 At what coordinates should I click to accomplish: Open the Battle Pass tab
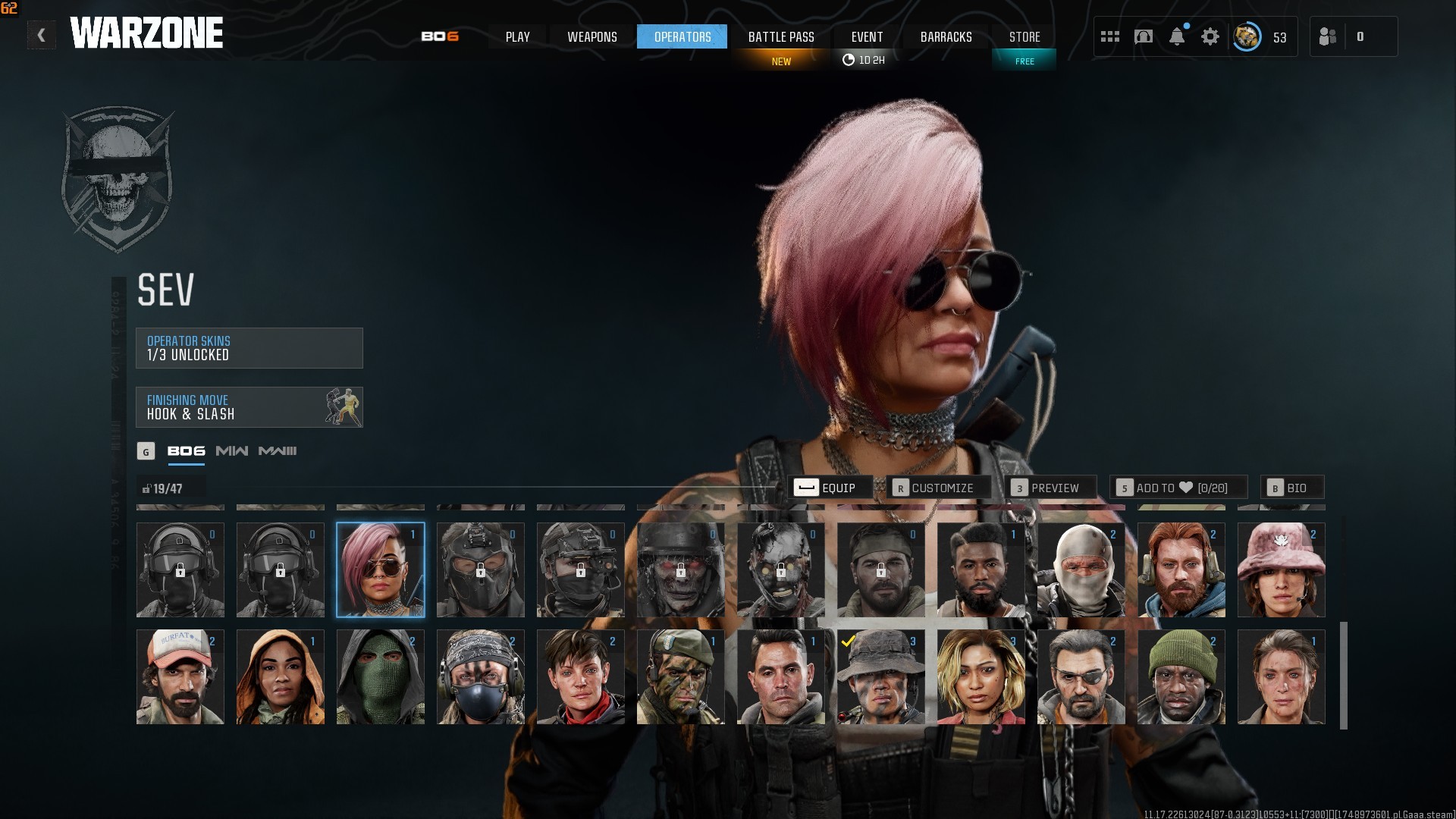[x=780, y=36]
